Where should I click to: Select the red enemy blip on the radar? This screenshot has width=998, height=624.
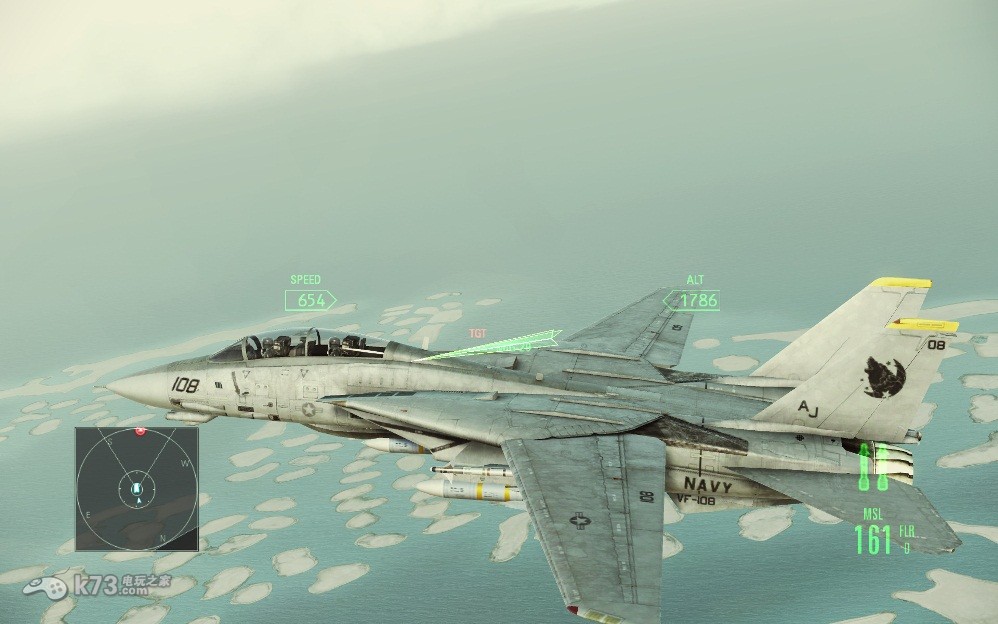(x=141, y=431)
